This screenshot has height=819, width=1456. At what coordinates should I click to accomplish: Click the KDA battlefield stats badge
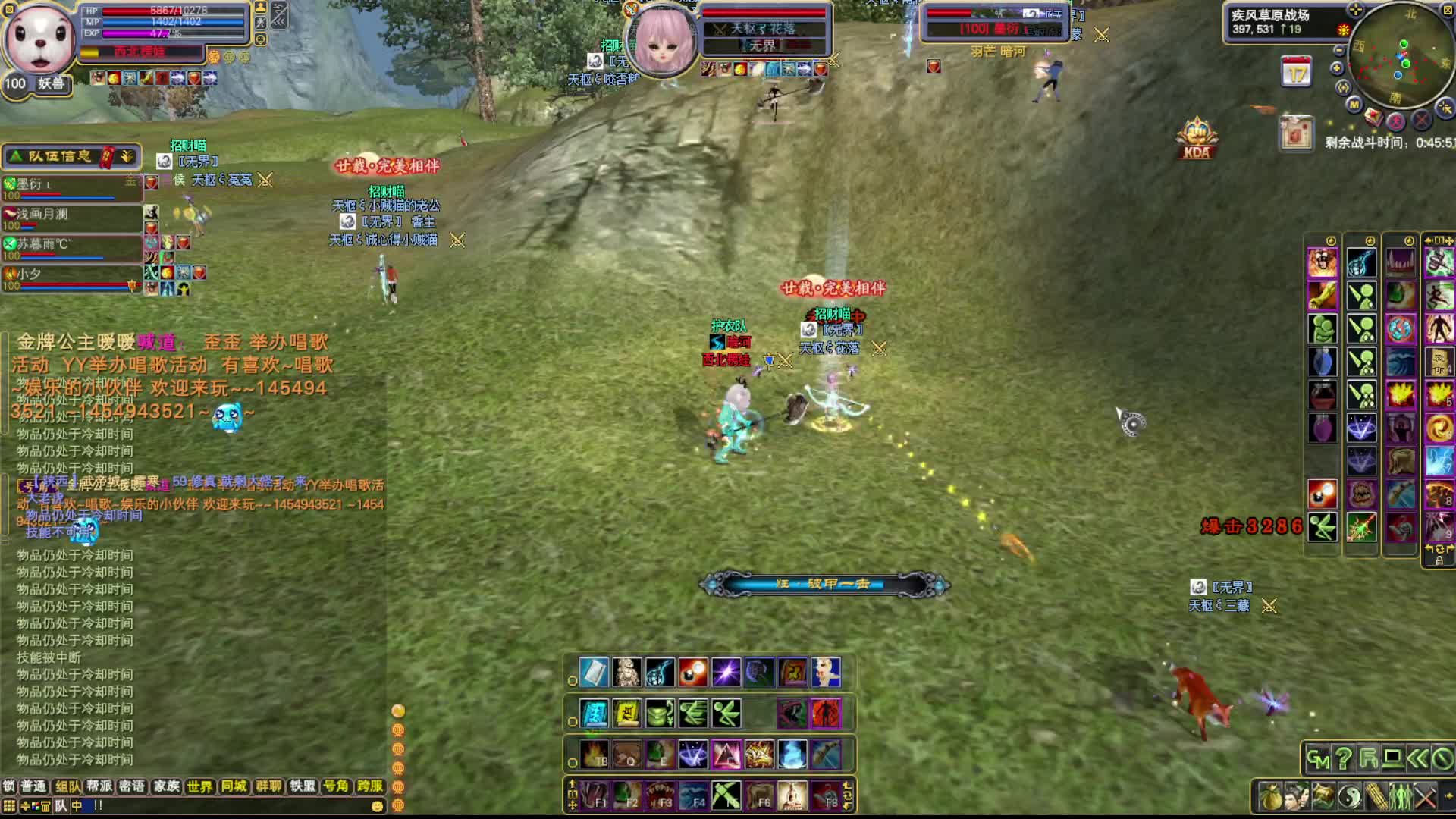pos(1197,140)
